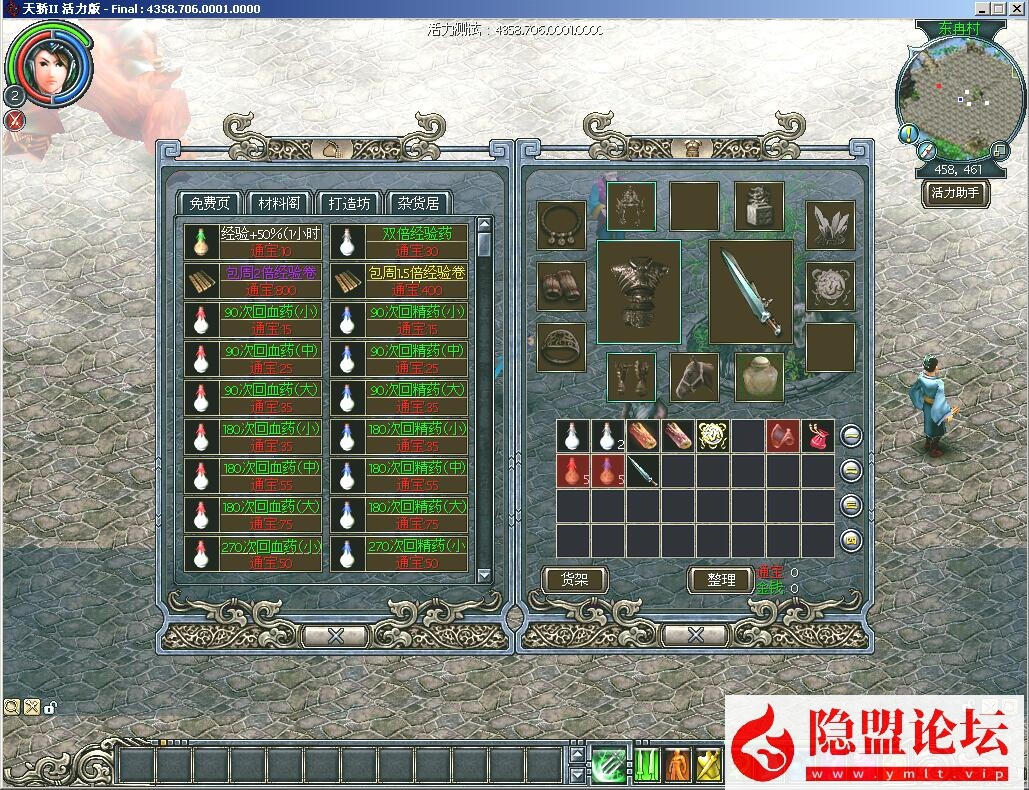
Task: Select the 180次回精药(大) shop item
Action: coord(399,515)
